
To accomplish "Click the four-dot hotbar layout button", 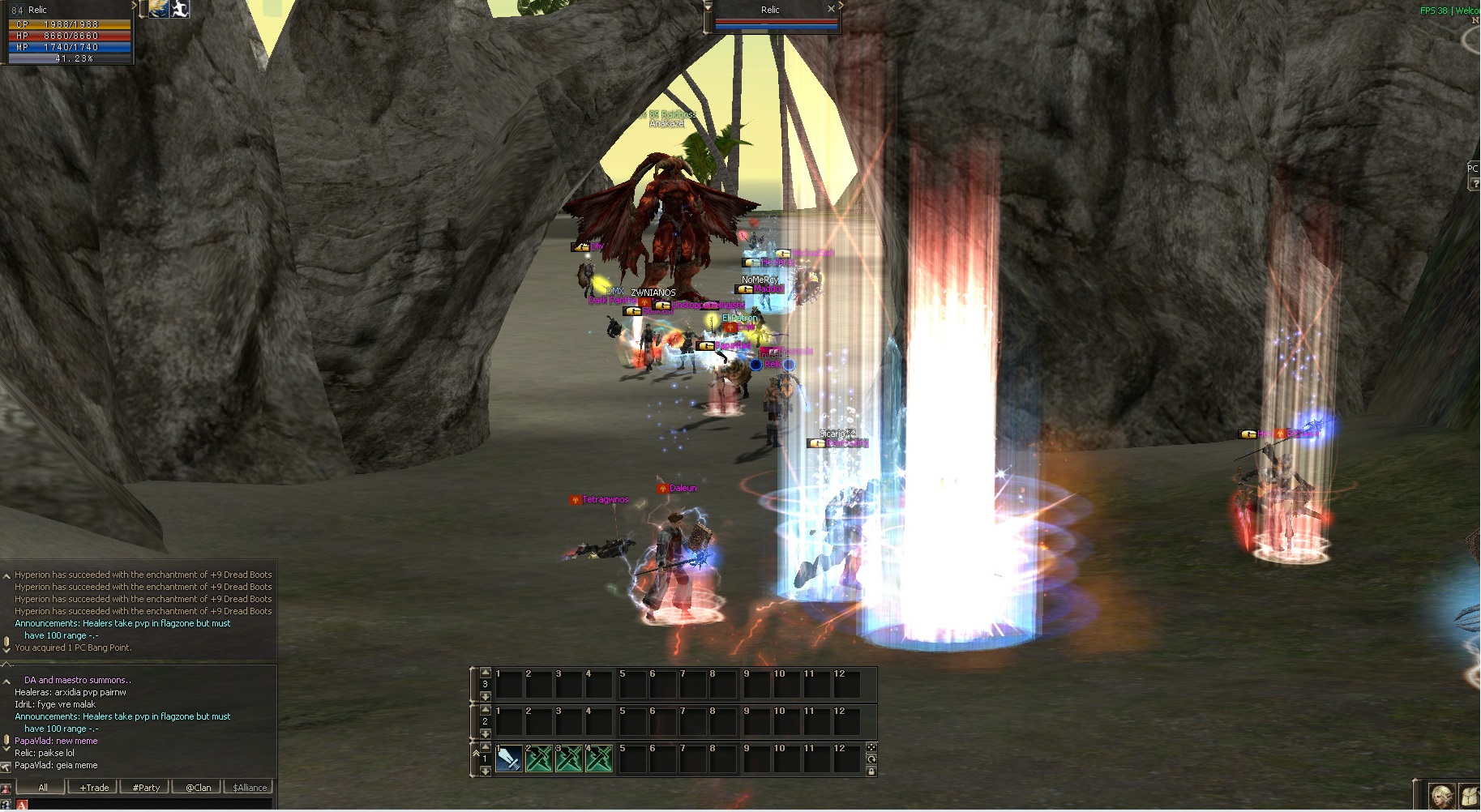I will pos(871,747).
